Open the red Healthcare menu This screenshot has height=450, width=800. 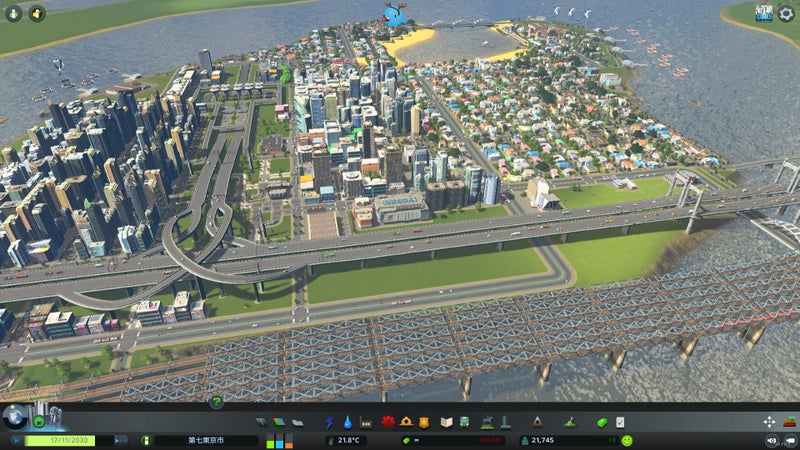pos(388,422)
